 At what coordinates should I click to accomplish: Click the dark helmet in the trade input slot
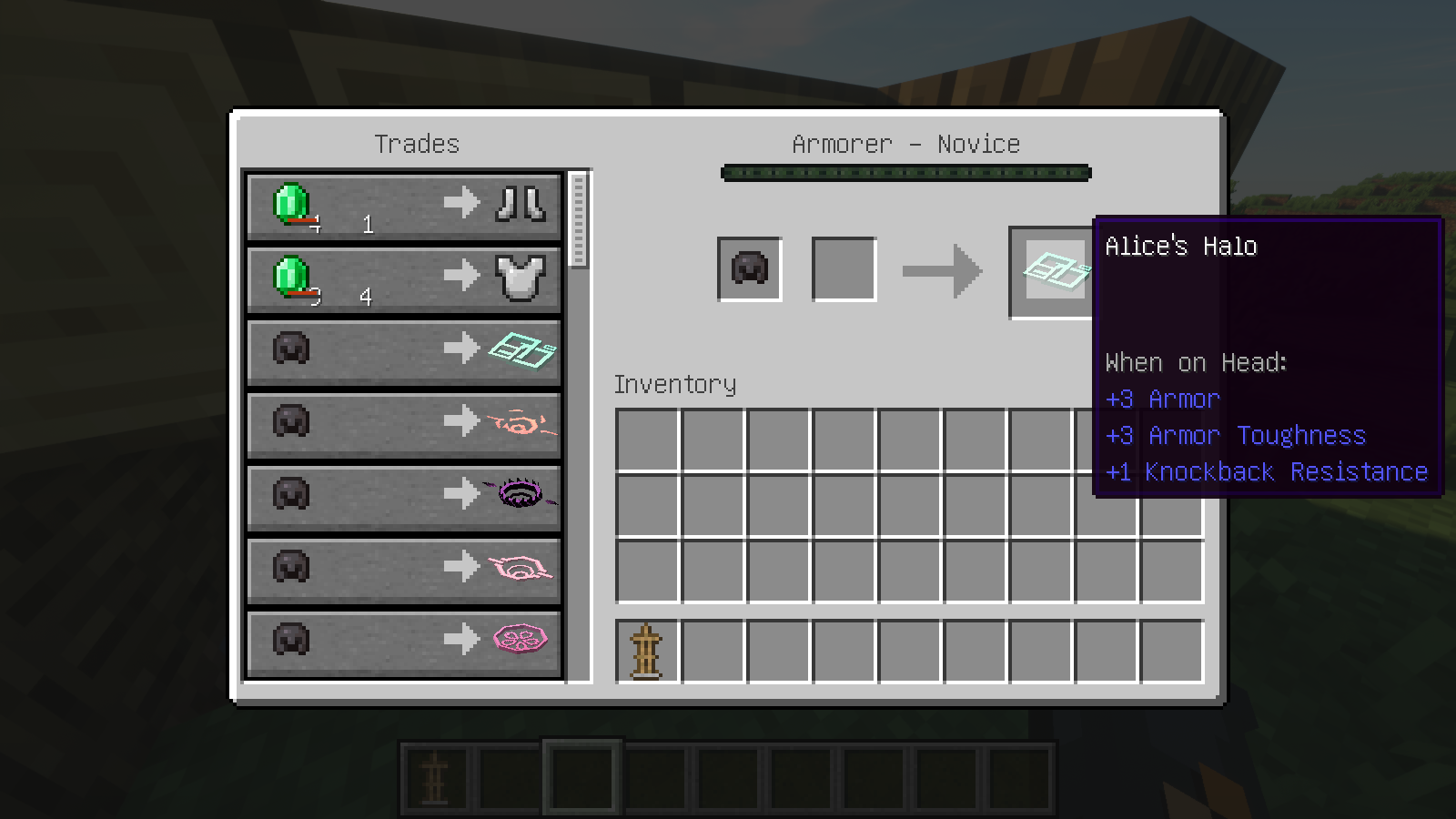click(x=749, y=268)
